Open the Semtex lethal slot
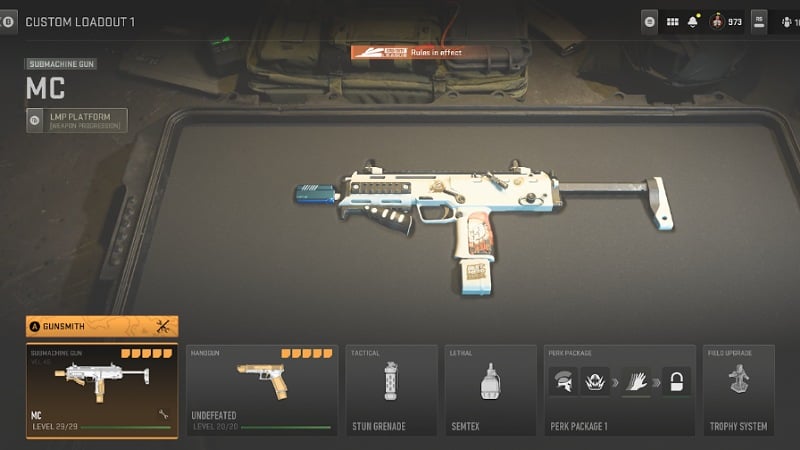The width and height of the screenshot is (800, 450). coord(488,391)
